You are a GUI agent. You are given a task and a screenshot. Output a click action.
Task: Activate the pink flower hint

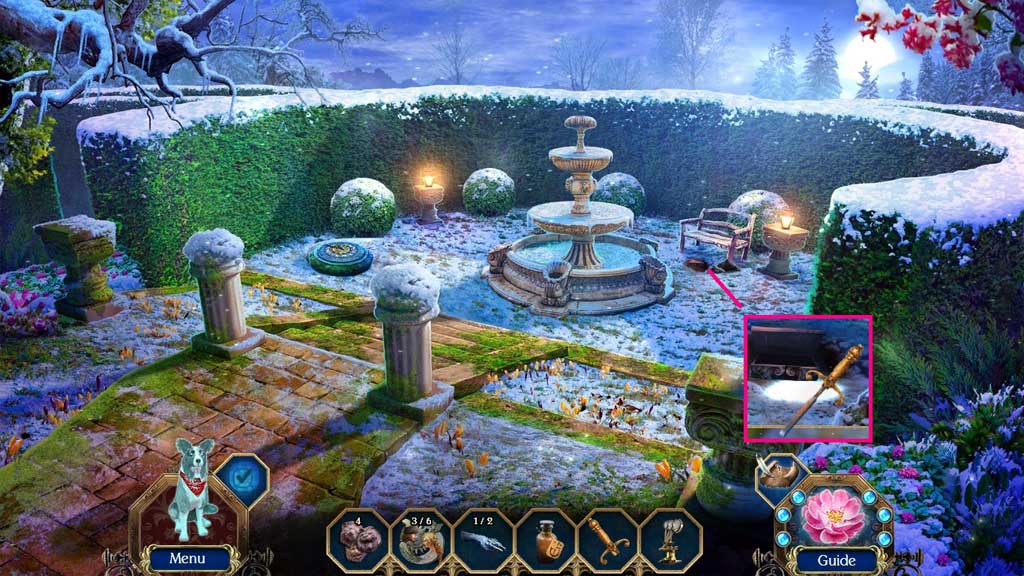832,509
